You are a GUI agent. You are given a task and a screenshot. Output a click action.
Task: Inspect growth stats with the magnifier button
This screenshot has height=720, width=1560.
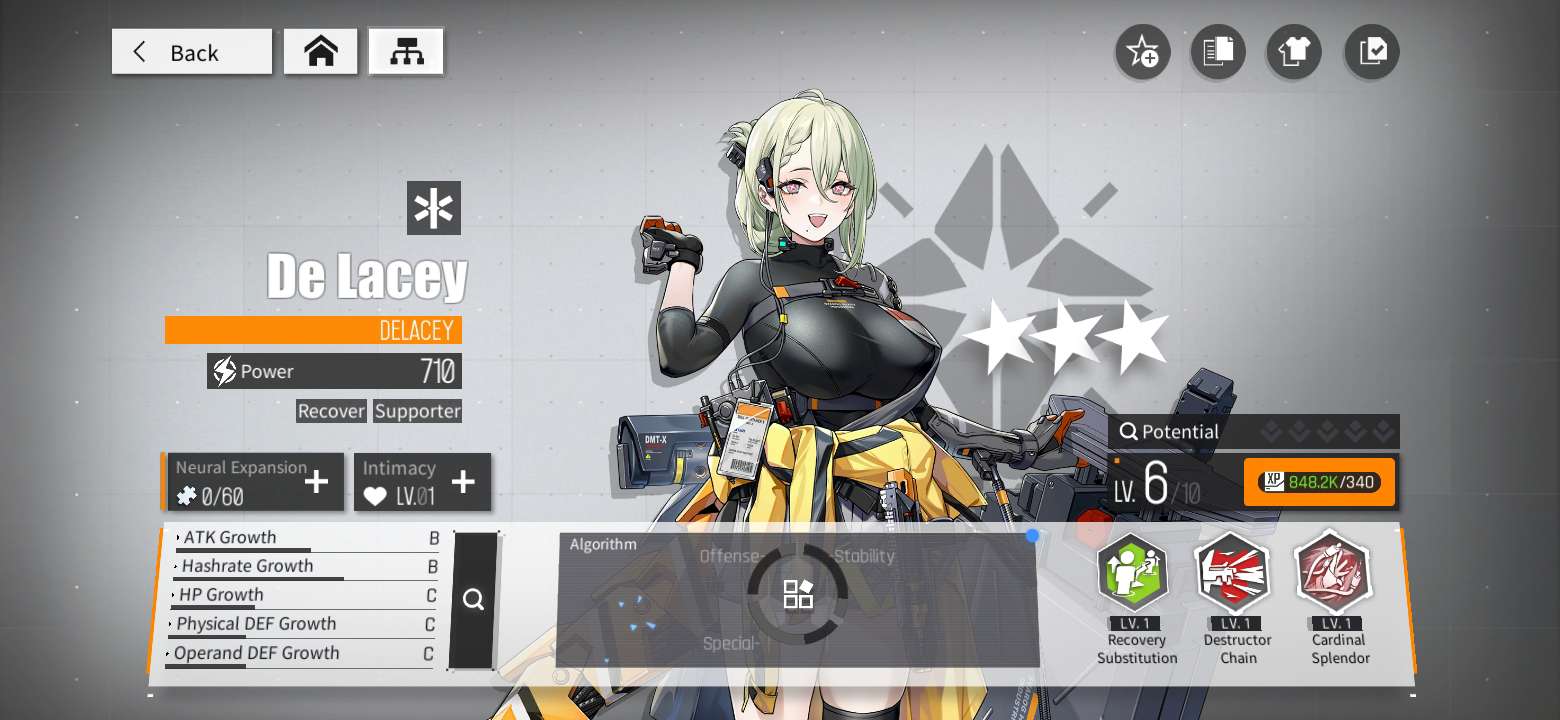473,600
